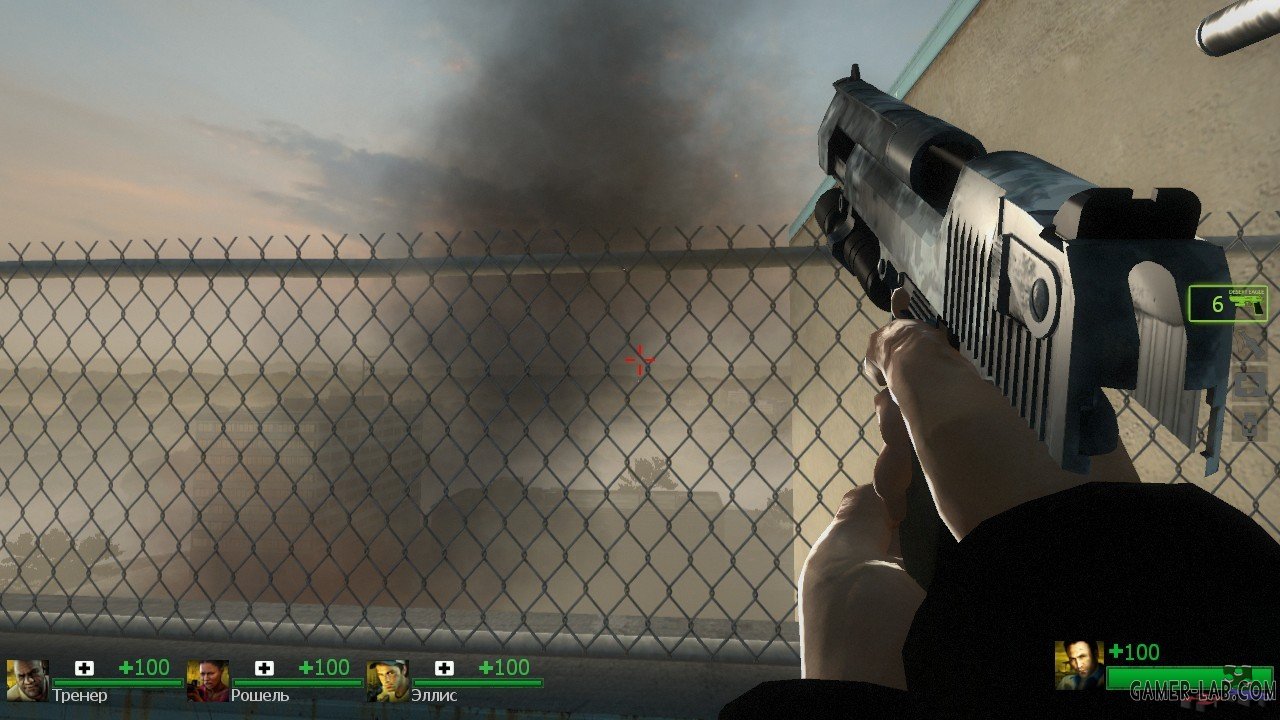
Task: Click Рошель's medkit icon
Action: click(x=264, y=668)
